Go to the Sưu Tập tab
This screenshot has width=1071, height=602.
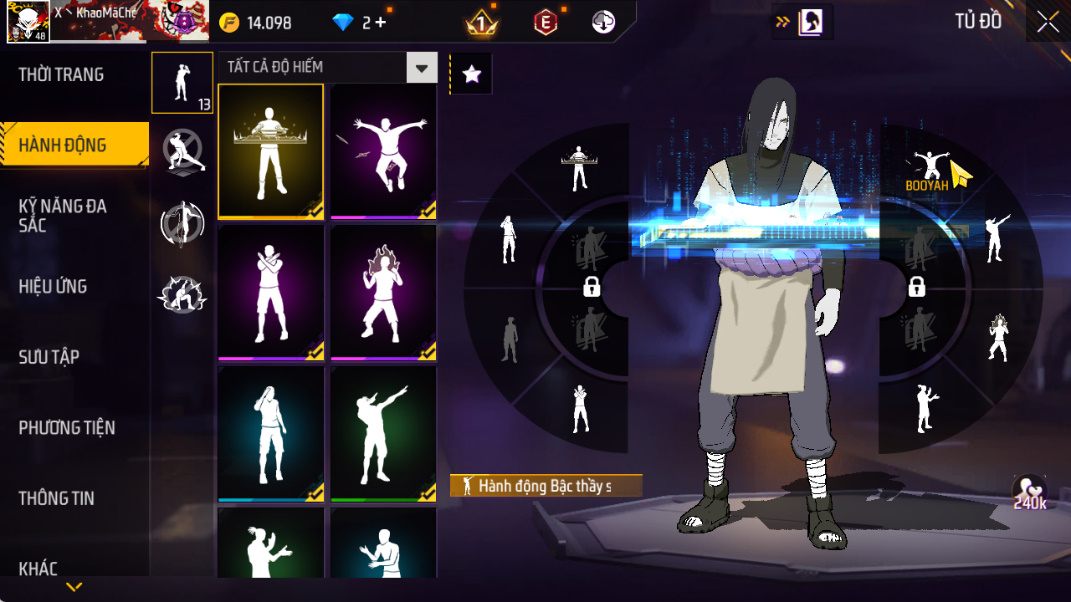pos(49,357)
